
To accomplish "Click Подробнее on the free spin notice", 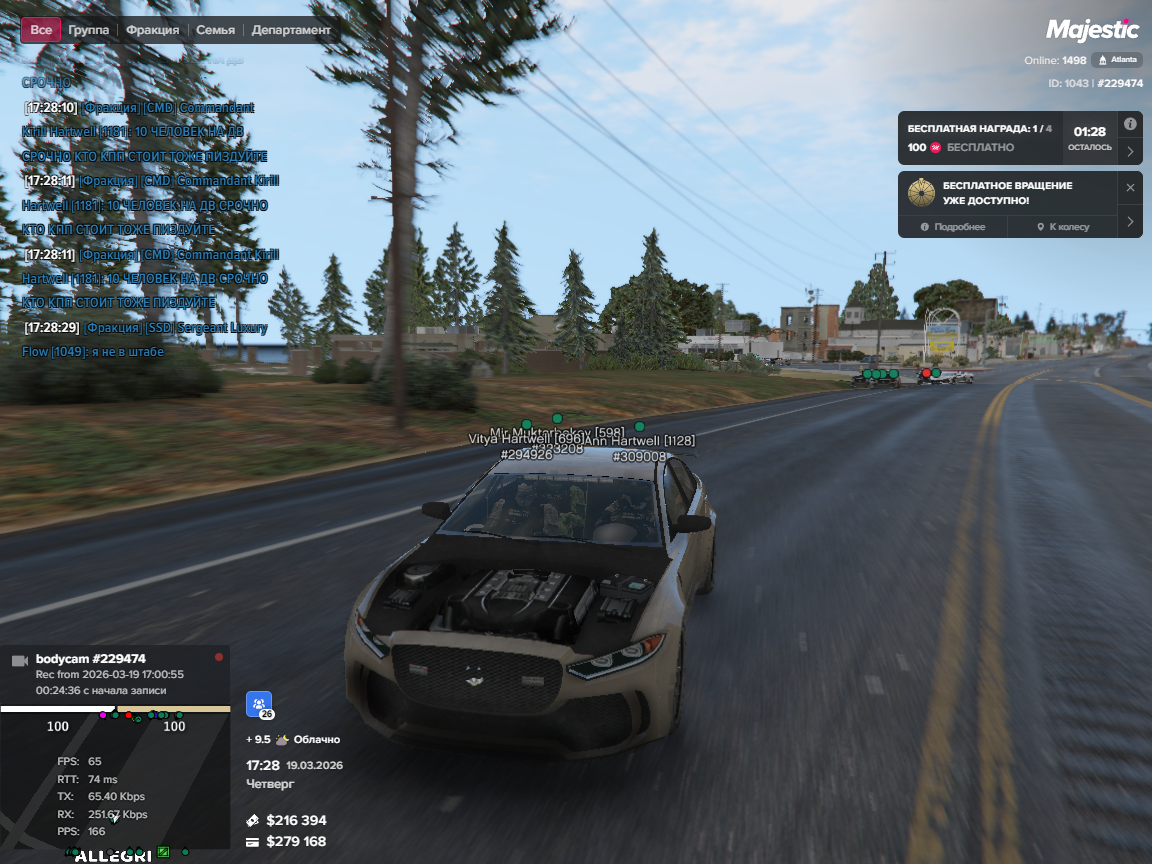I will [x=953, y=227].
